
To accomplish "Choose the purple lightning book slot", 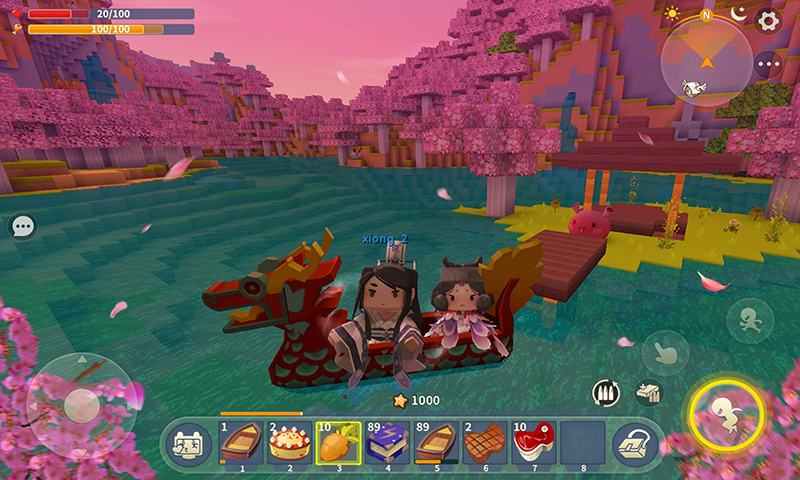I will [x=388, y=442].
